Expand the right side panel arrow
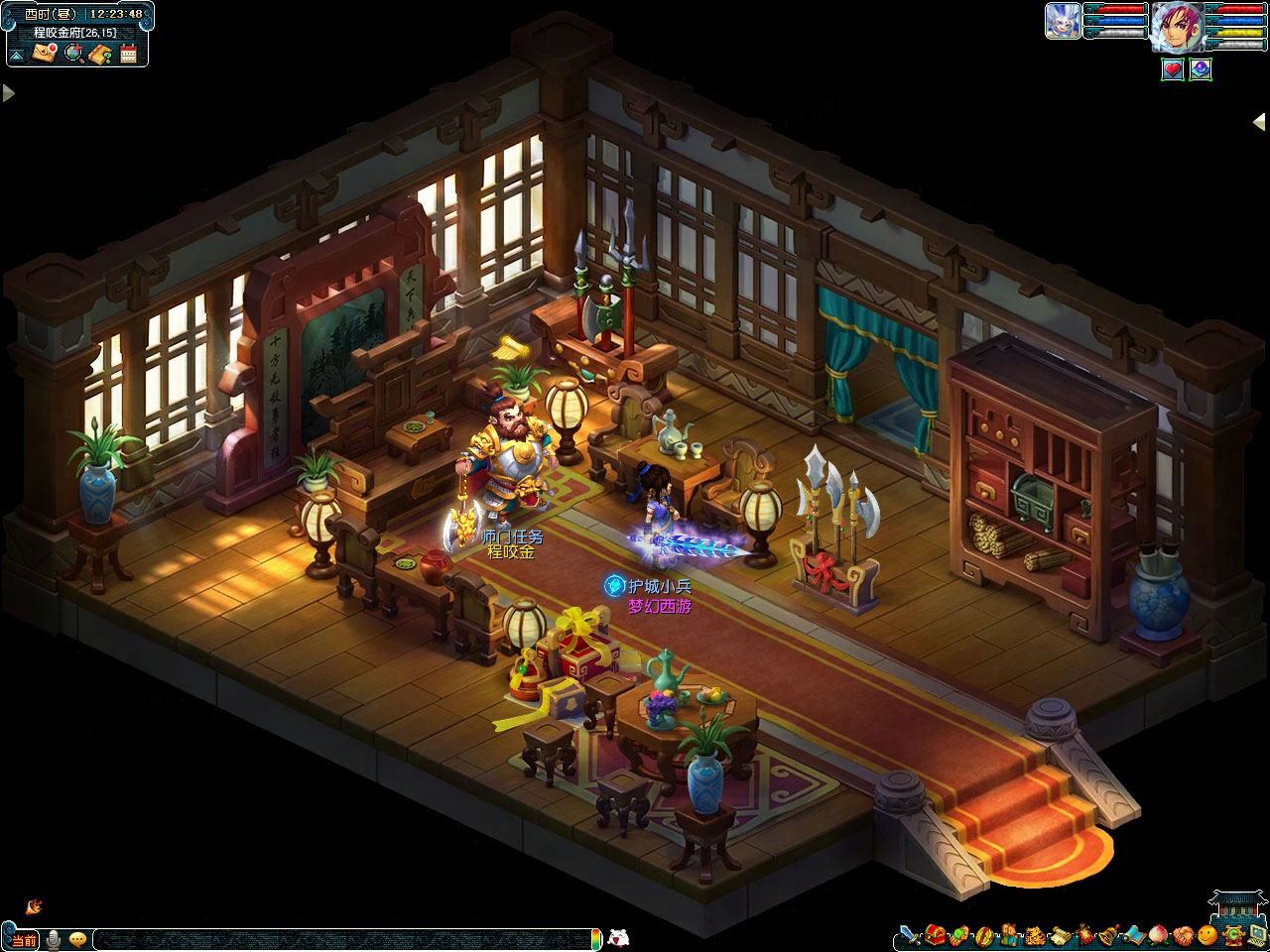The height and width of the screenshot is (952, 1270). (x=1259, y=120)
